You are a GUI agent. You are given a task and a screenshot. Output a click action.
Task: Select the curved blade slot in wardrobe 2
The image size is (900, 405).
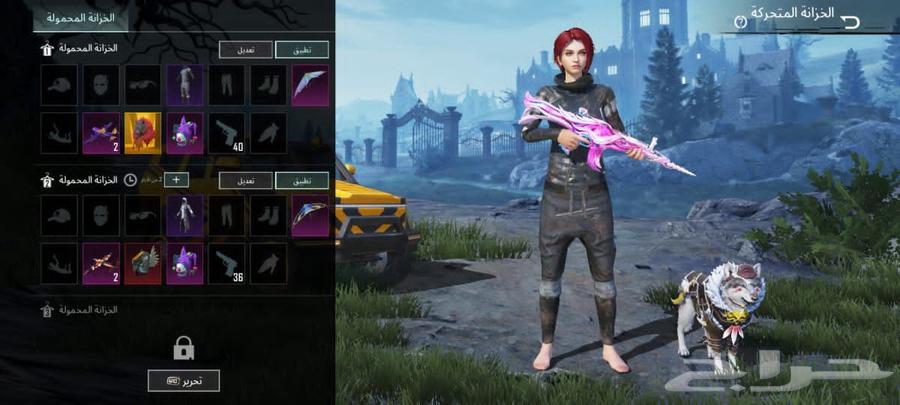(x=310, y=216)
